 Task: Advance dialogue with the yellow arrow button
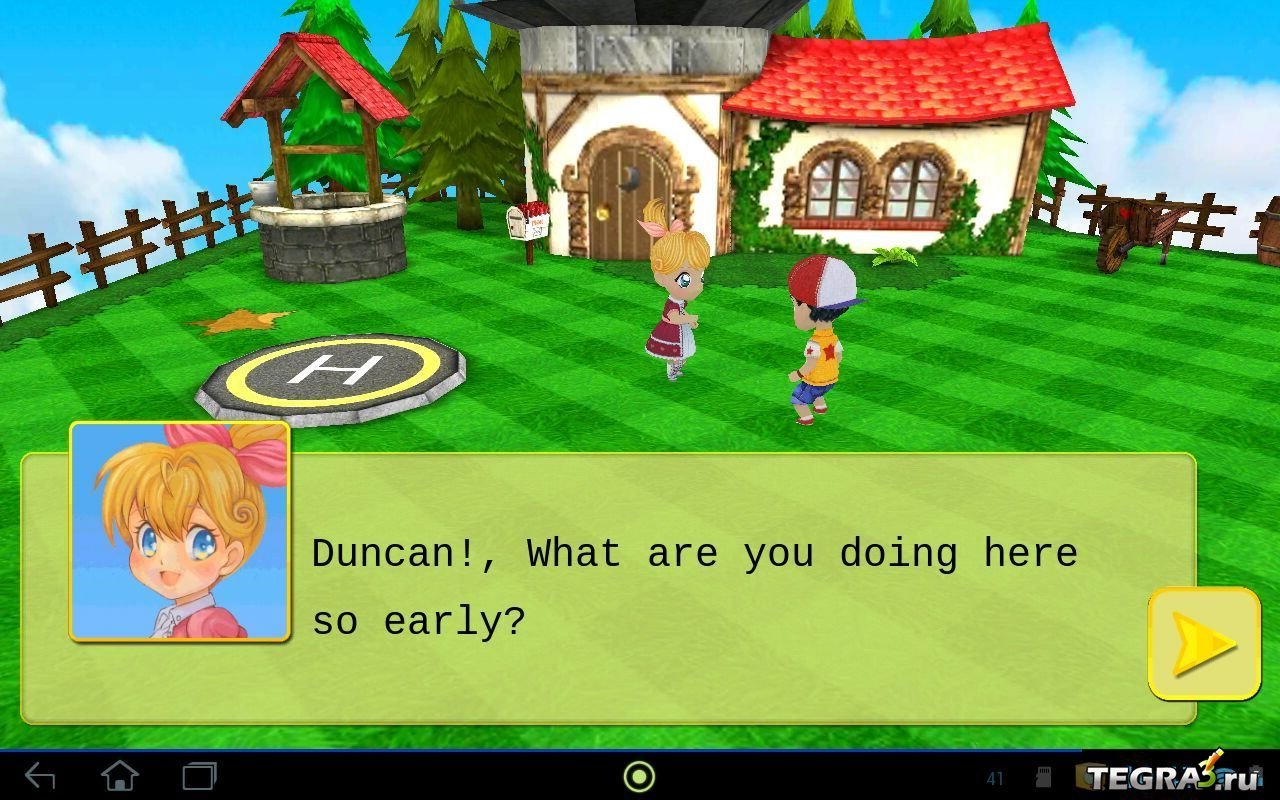click(x=1203, y=643)
